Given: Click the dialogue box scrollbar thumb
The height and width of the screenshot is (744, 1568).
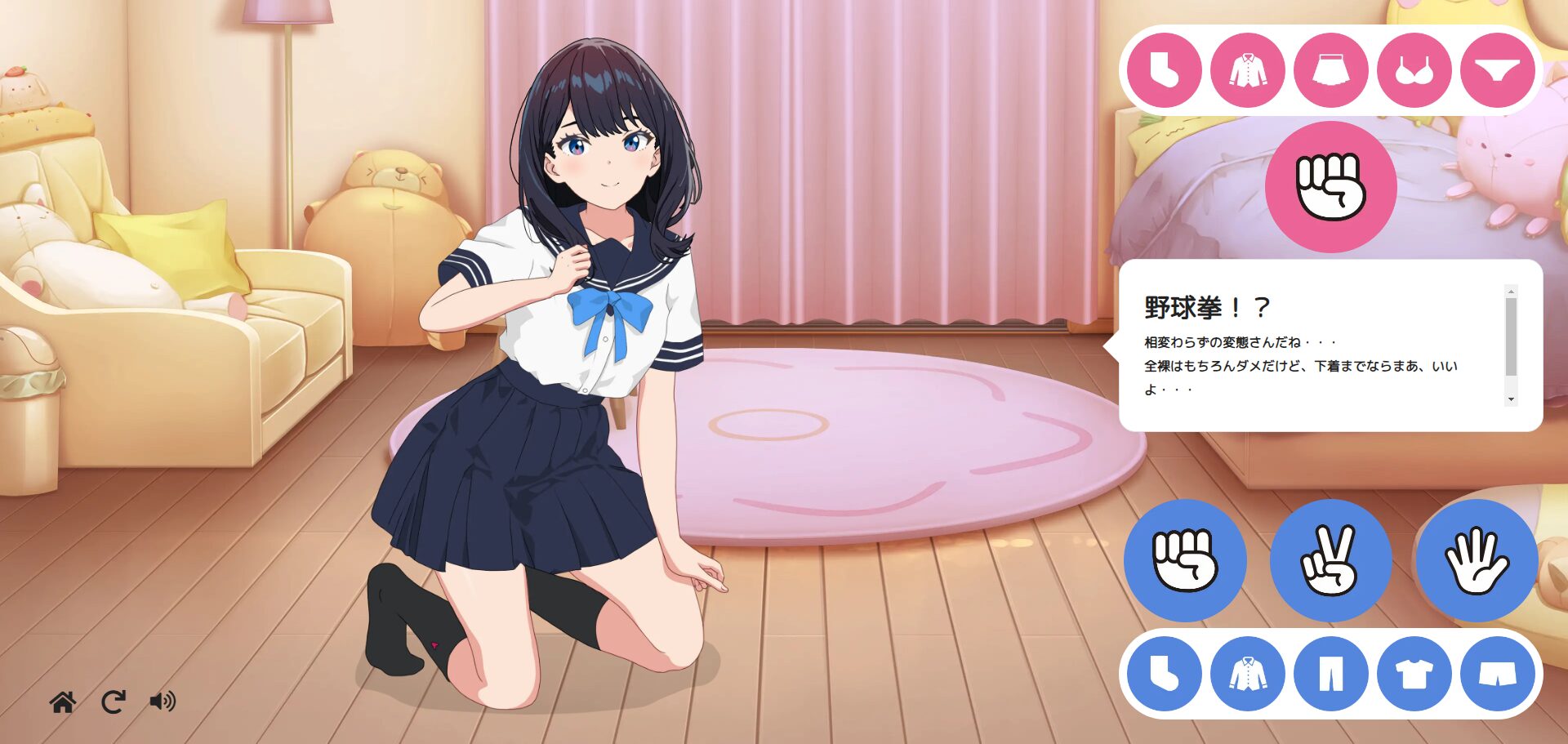Looking at the screenshot, I should pos(1511,336).
